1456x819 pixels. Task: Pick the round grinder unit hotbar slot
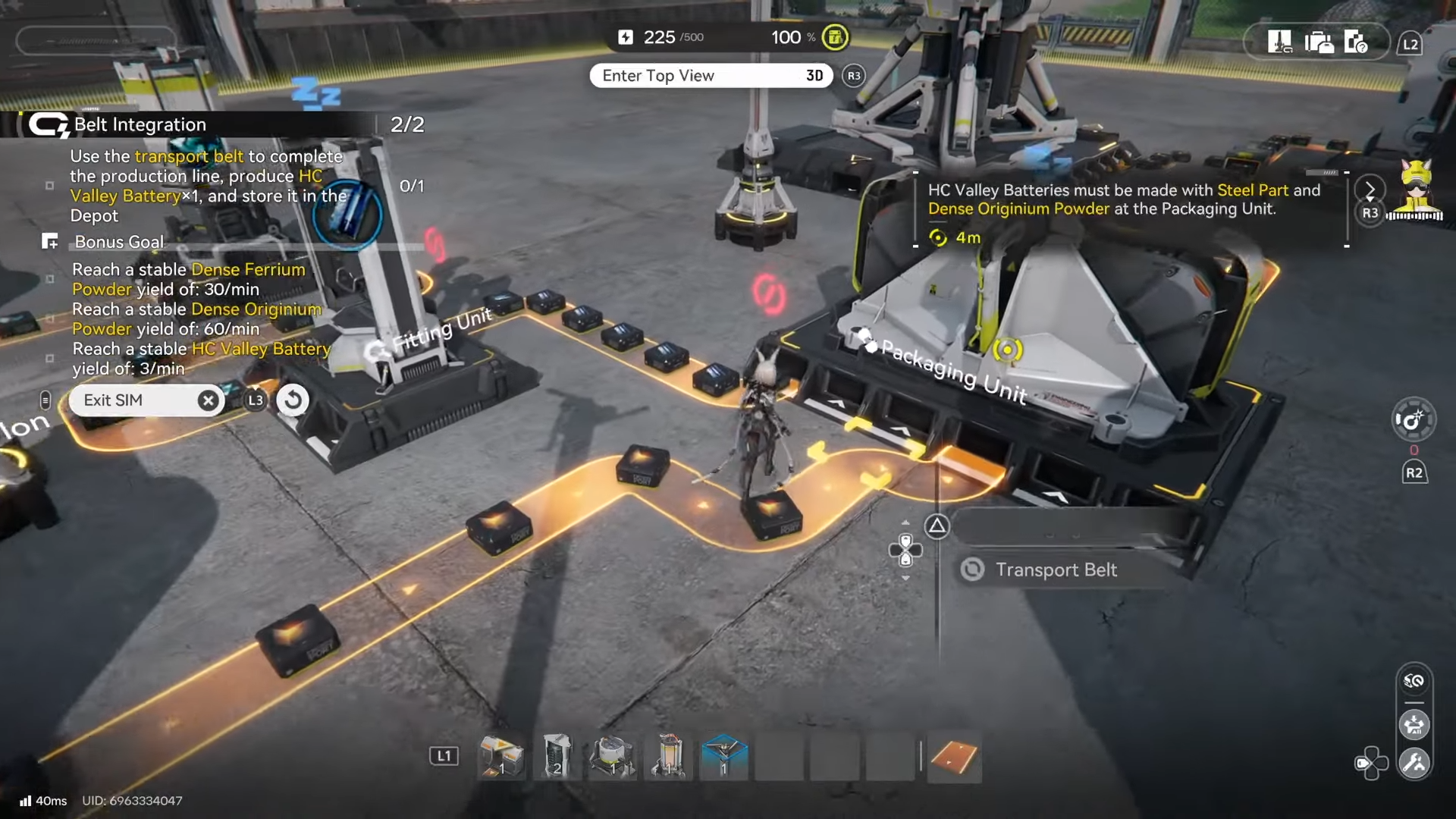pos(613,757)
